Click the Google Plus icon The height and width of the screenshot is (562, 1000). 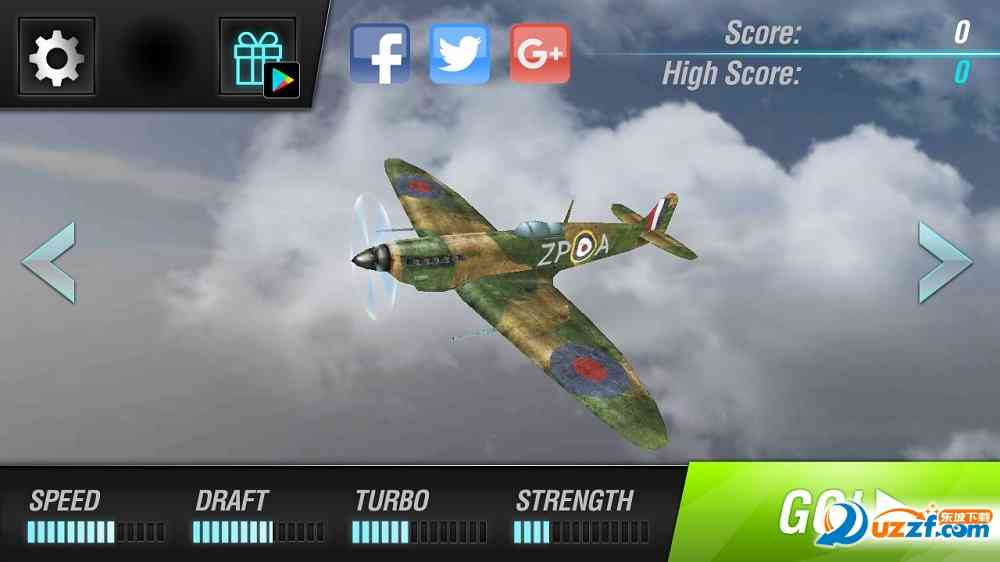pos(540,54)
